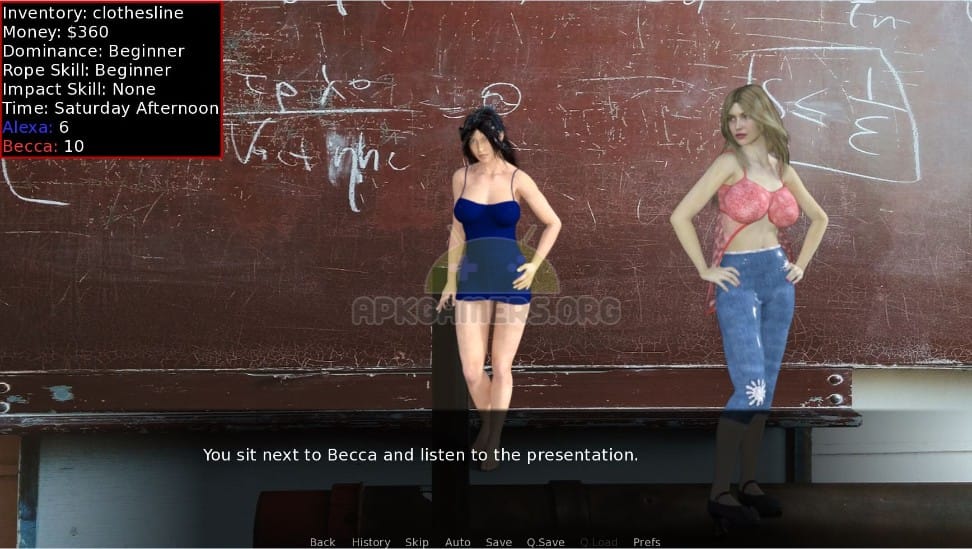Open the History log
The image size is (972, 549).
click(370, 542)
